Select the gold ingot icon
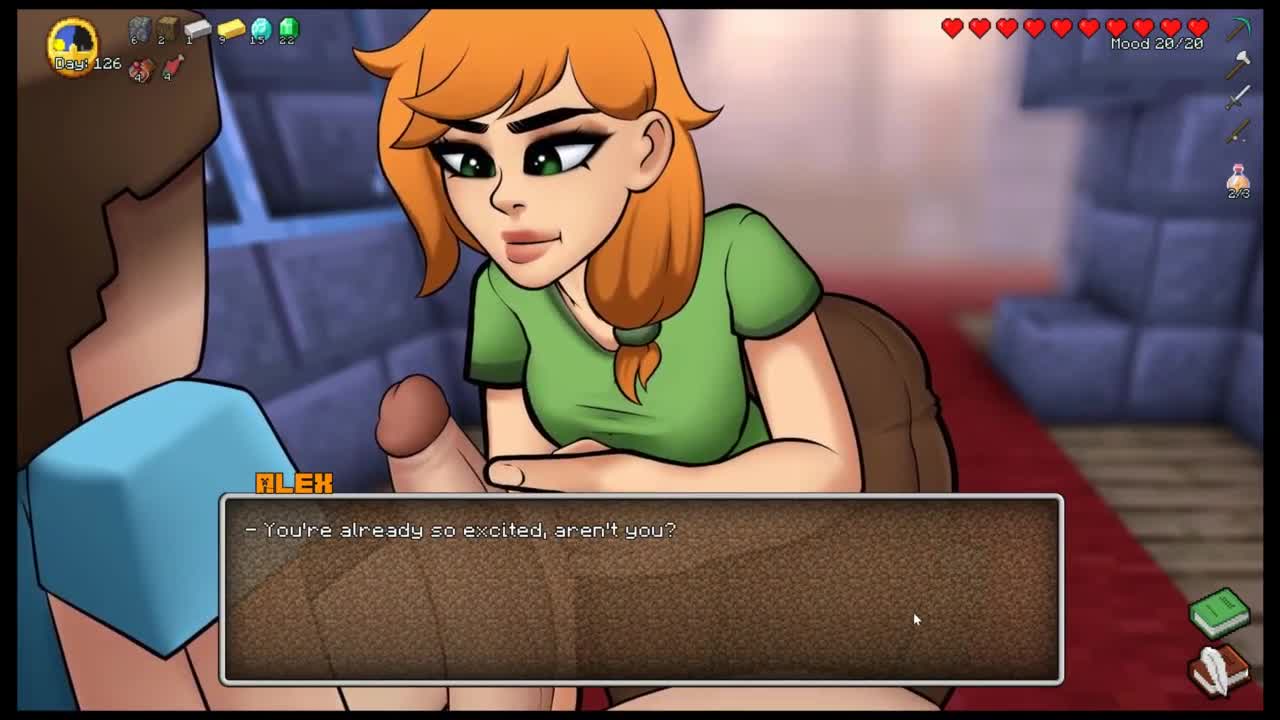 click(231, 30)
